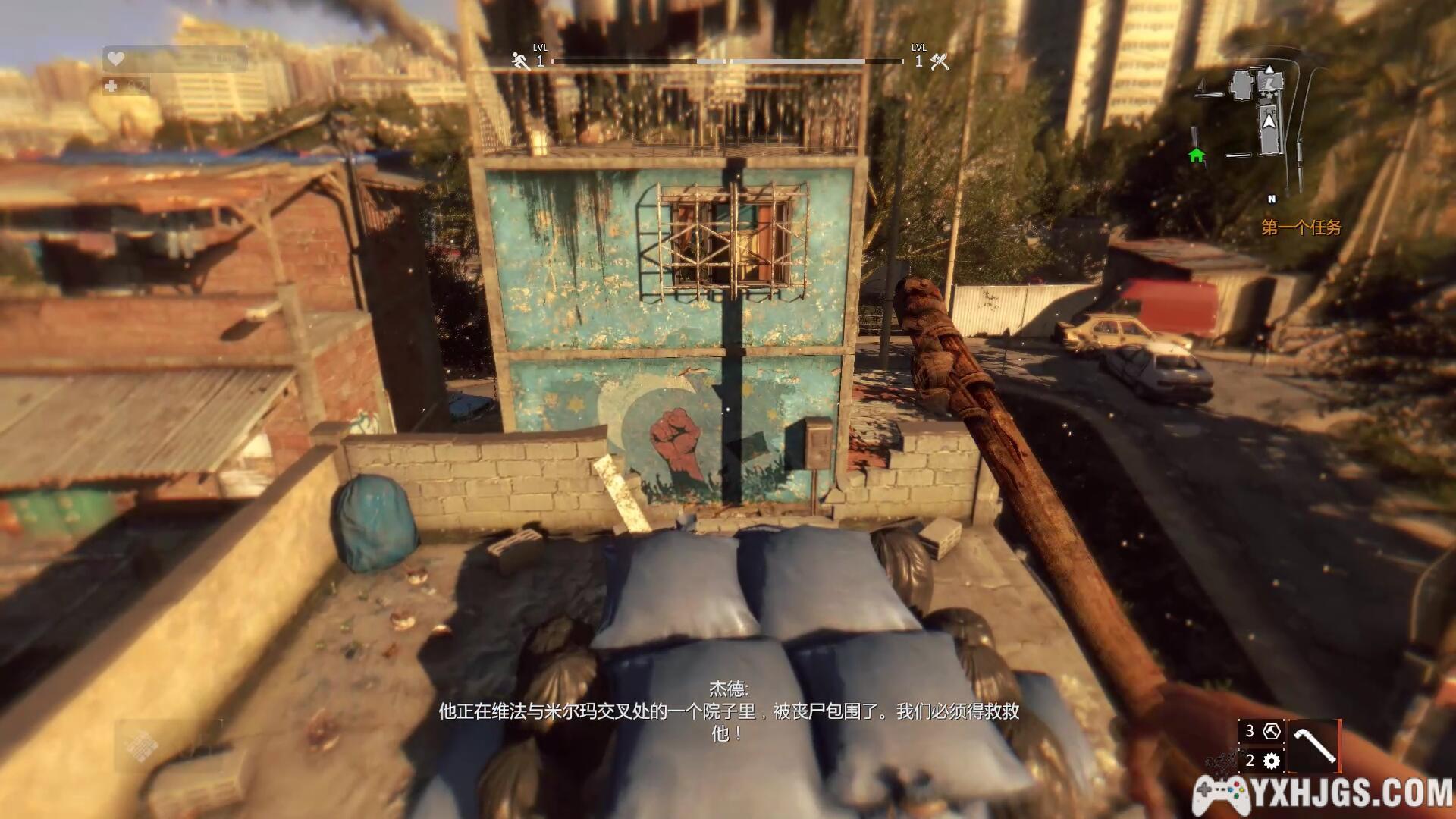This screenshot has width=1456, height=819.
Task: Click the green safe house marker
Action: [1197, 155]
